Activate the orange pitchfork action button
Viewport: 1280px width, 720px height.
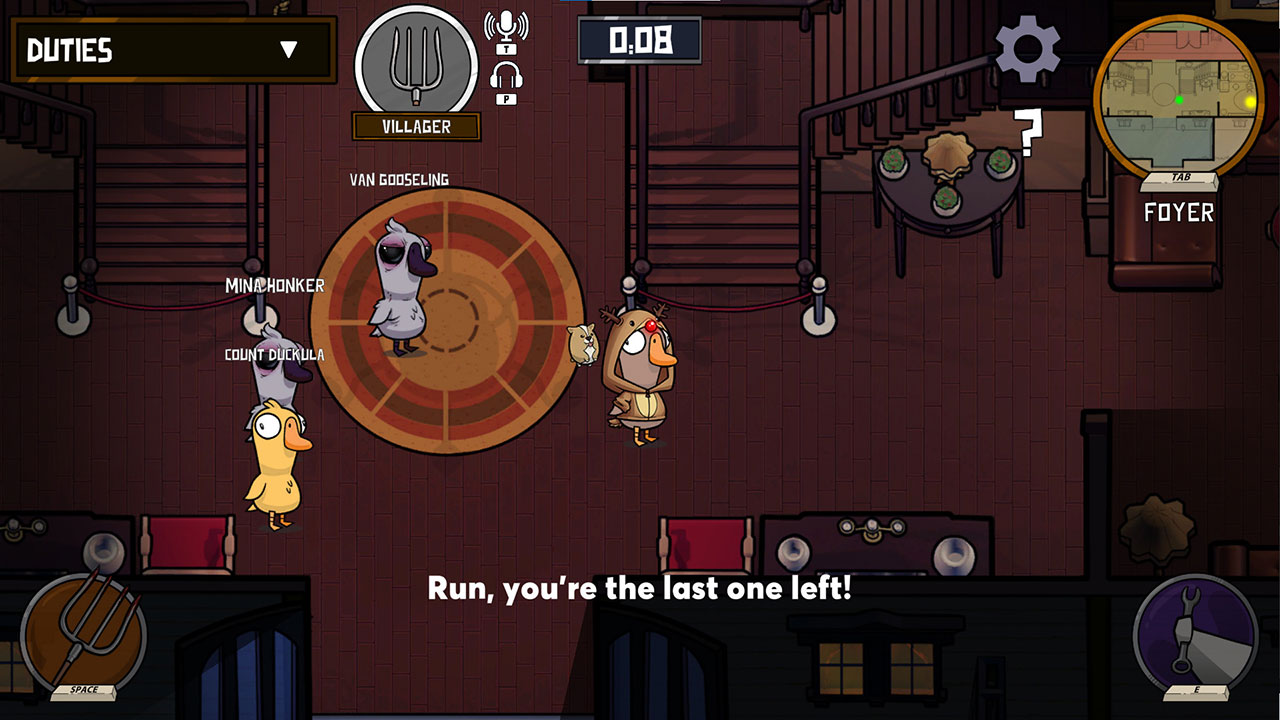(x=83, y=632)
